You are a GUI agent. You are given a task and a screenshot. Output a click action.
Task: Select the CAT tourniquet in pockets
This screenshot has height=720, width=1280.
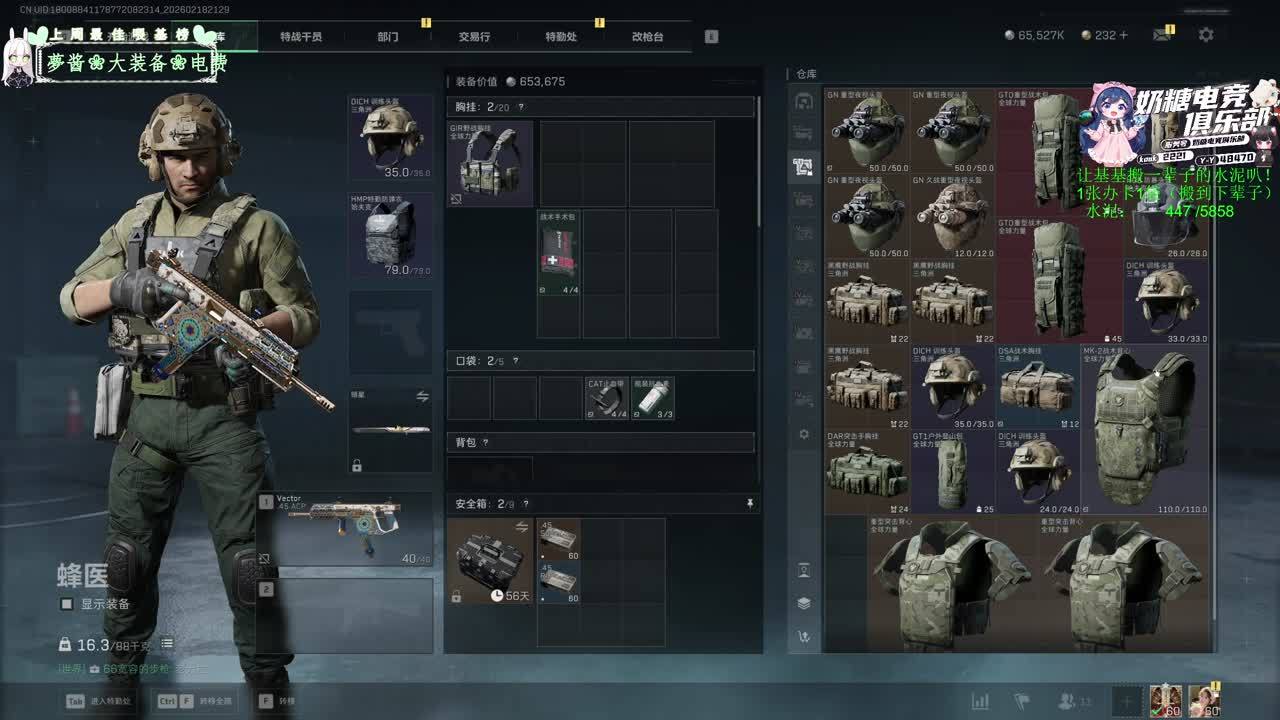pyautogui.click(x=606, y=398)
